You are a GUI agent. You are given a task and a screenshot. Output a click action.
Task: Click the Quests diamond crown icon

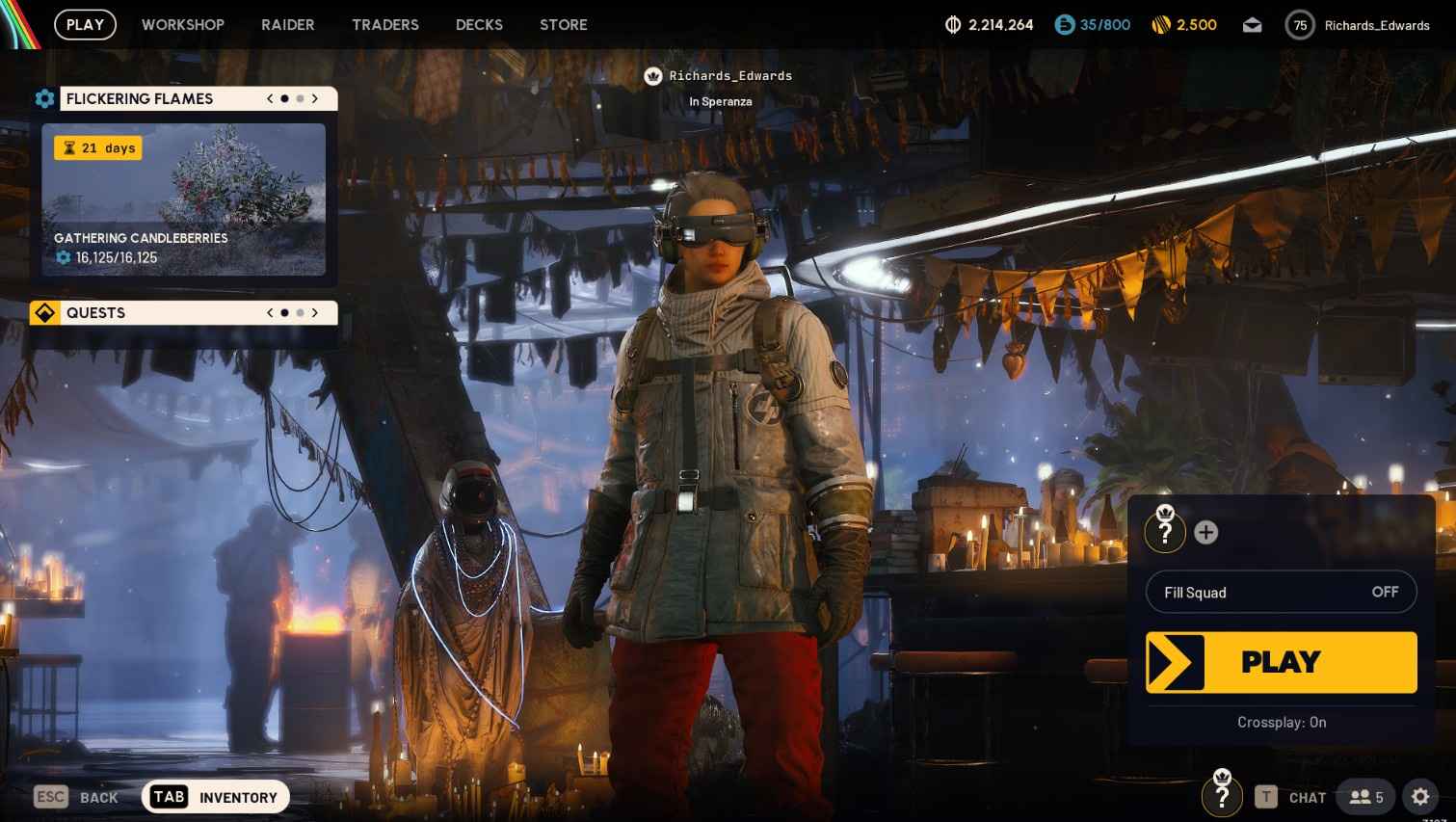(44, 312)
